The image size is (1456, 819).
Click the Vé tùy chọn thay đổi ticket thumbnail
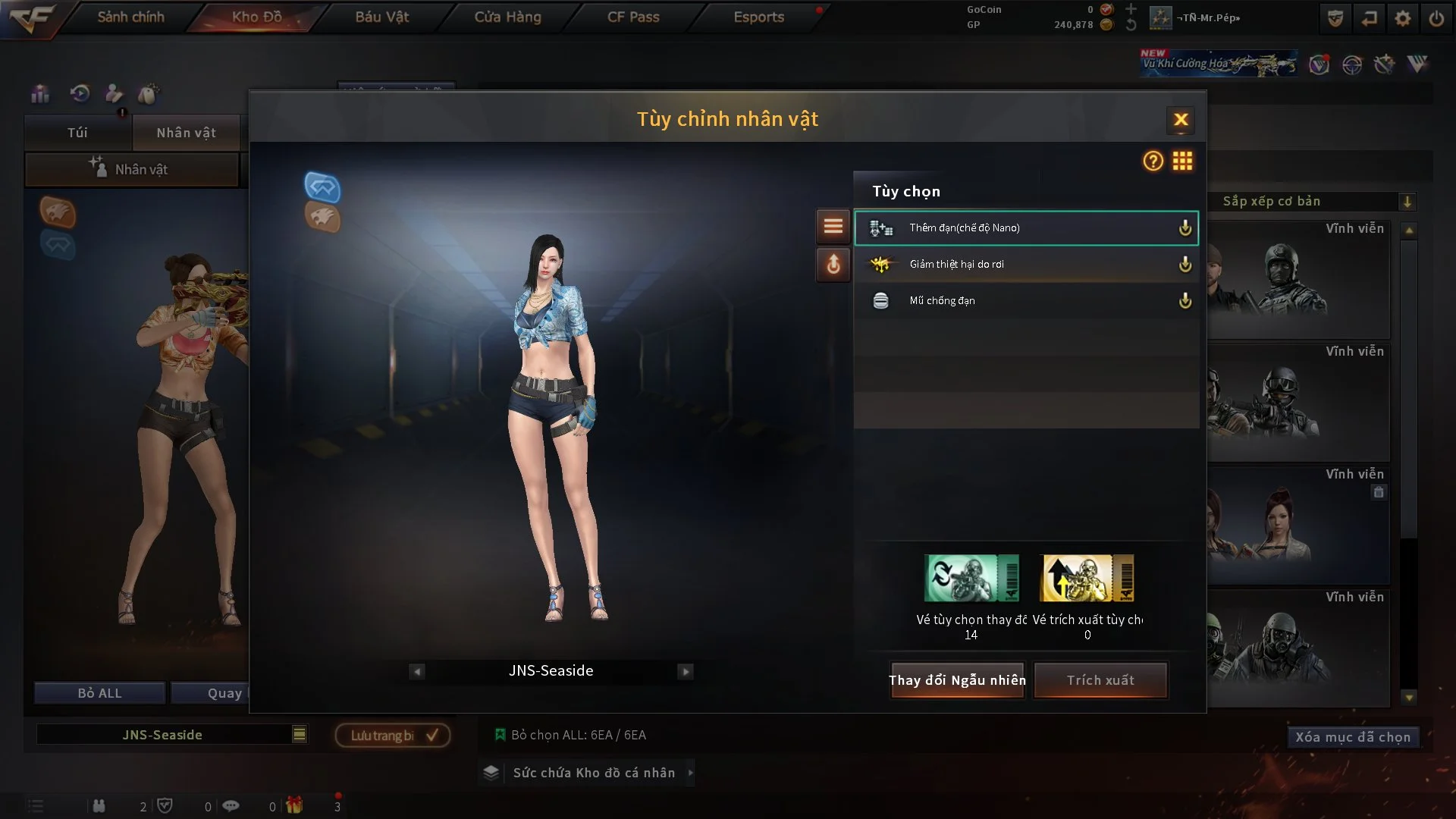[x=971, y=578]
